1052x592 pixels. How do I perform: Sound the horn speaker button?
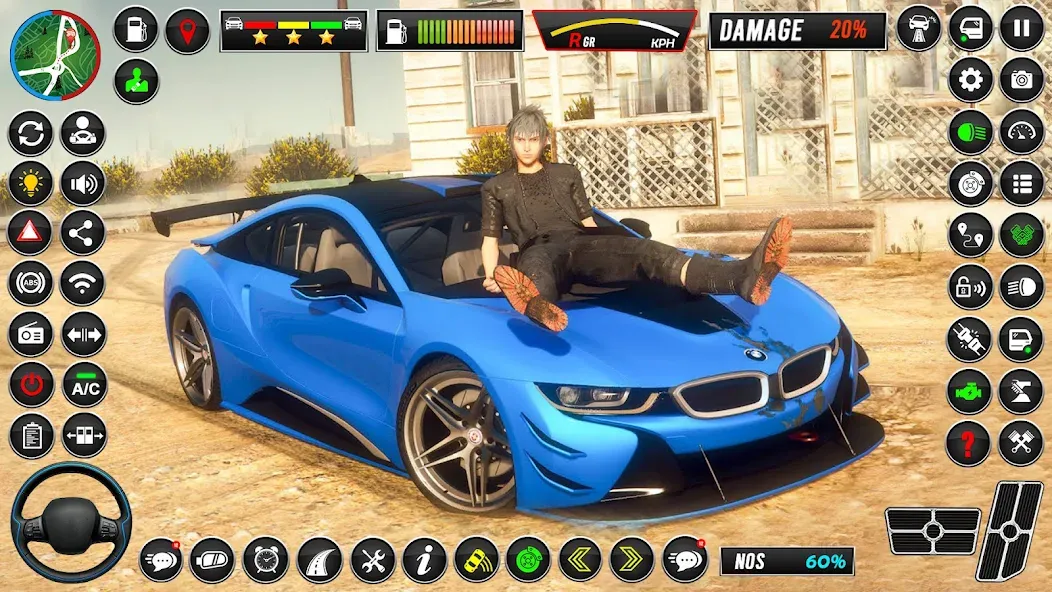(82, 183)
